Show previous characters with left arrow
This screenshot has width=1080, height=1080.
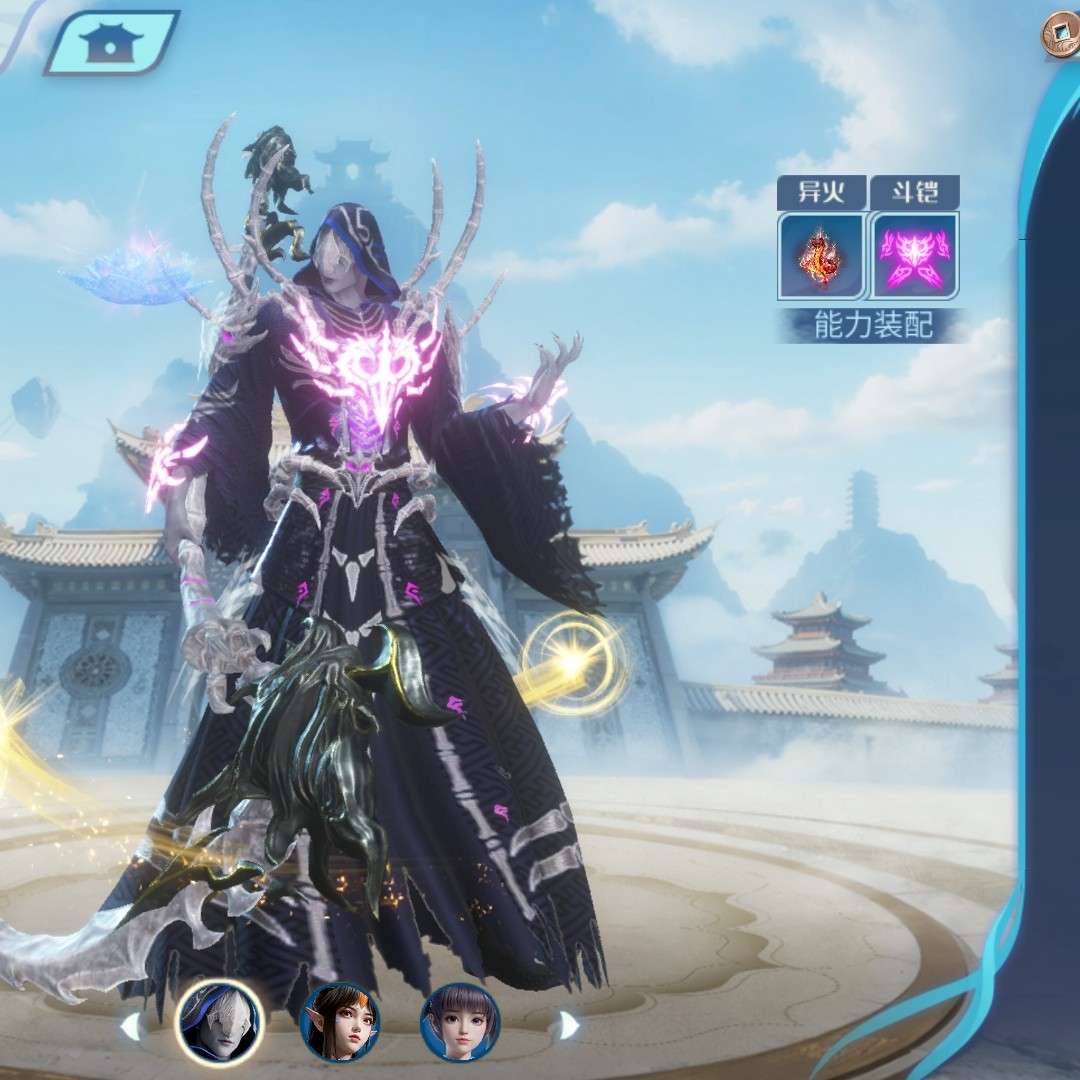click(x=130, y=1025)
